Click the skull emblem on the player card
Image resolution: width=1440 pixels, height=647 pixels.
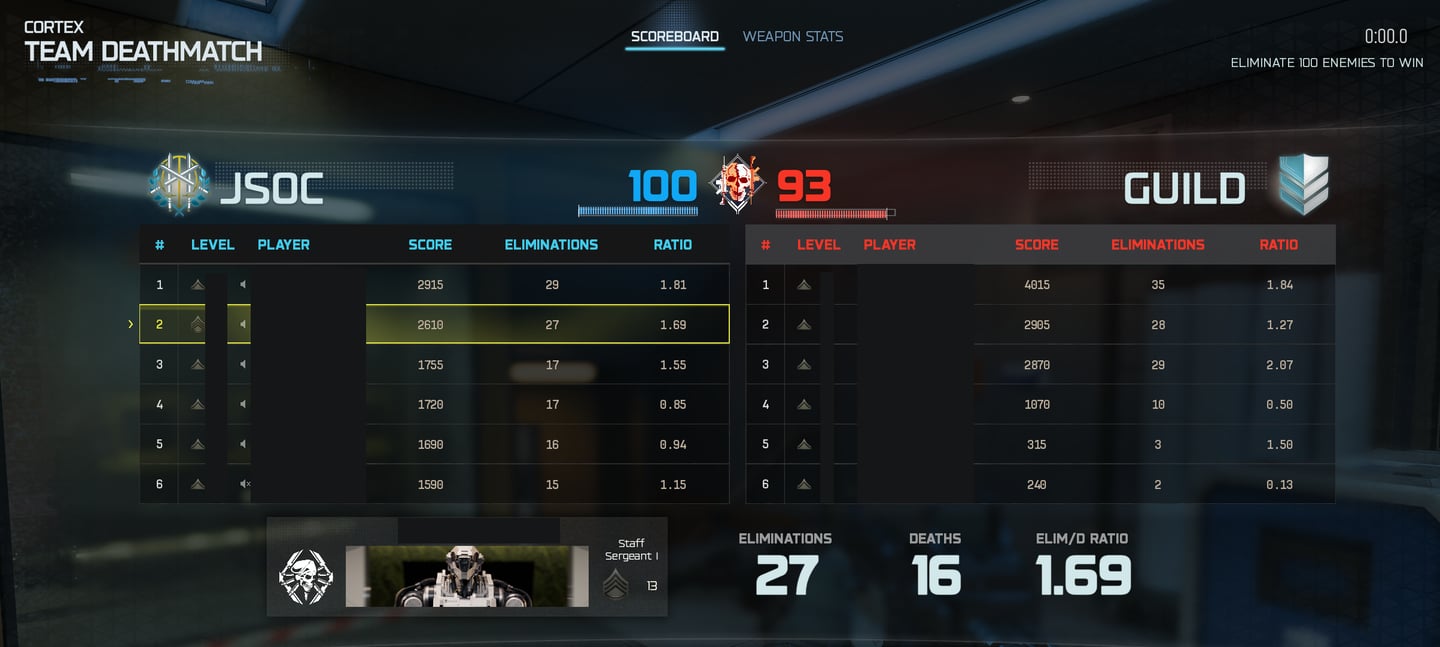pos(305,577)
